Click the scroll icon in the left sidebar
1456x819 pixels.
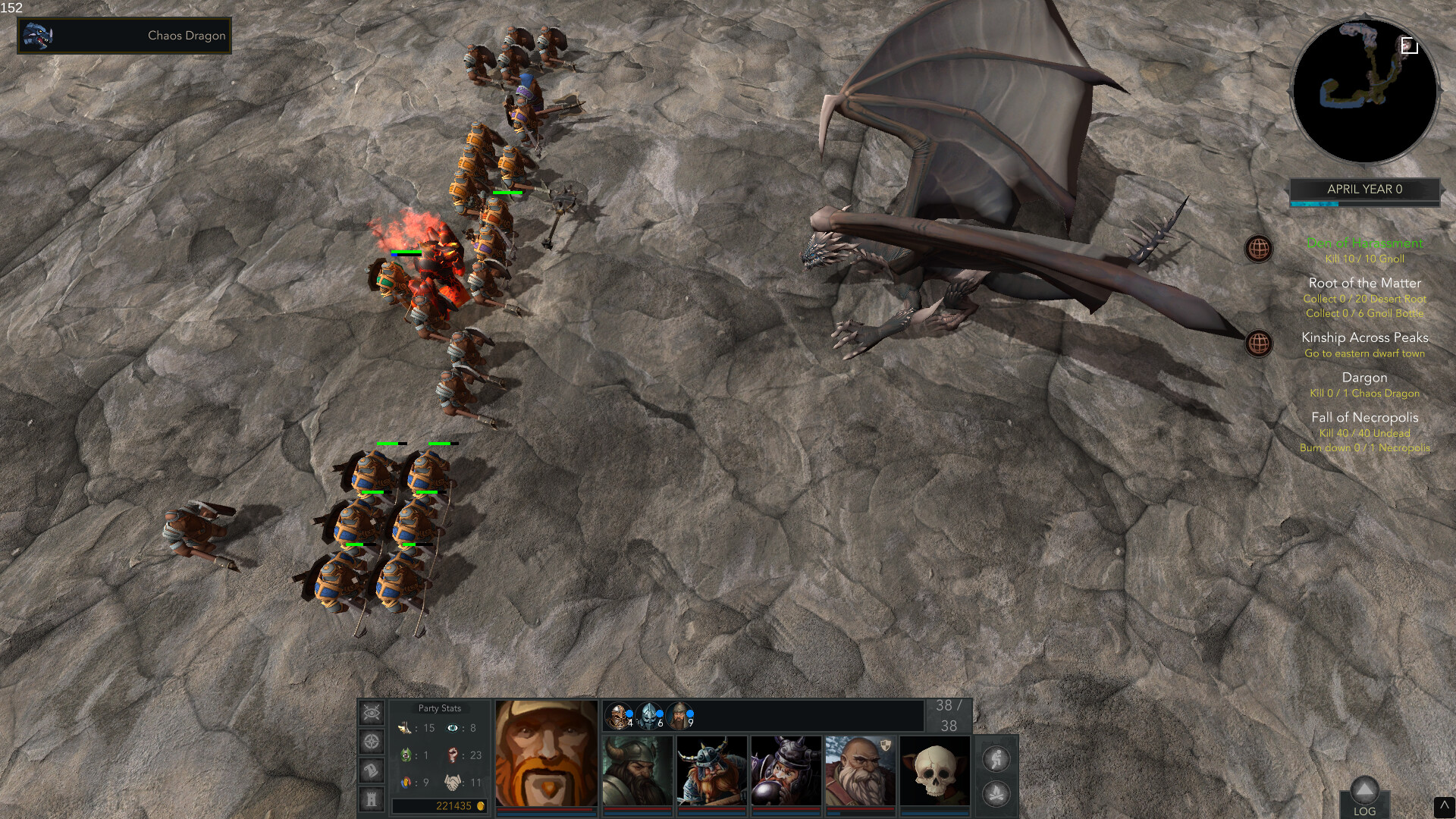coord(372,770)
